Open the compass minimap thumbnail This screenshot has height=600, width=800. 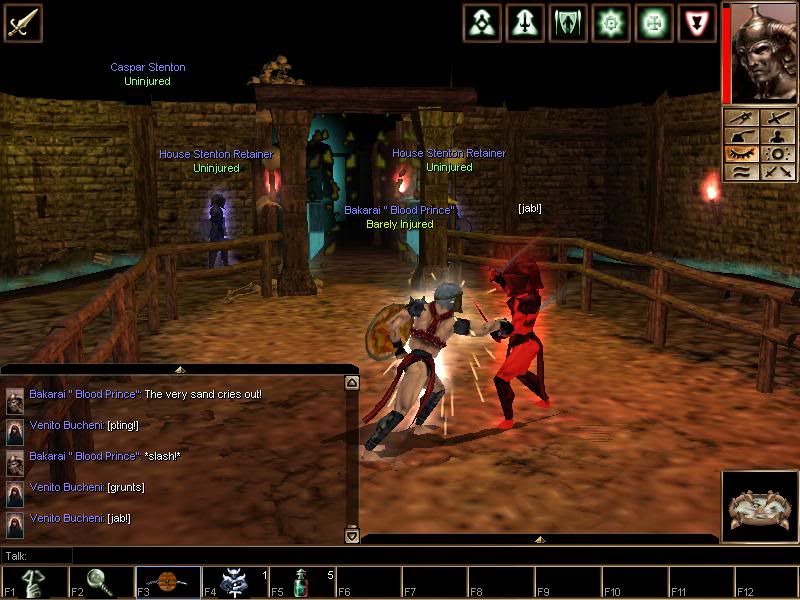point(759,507)
